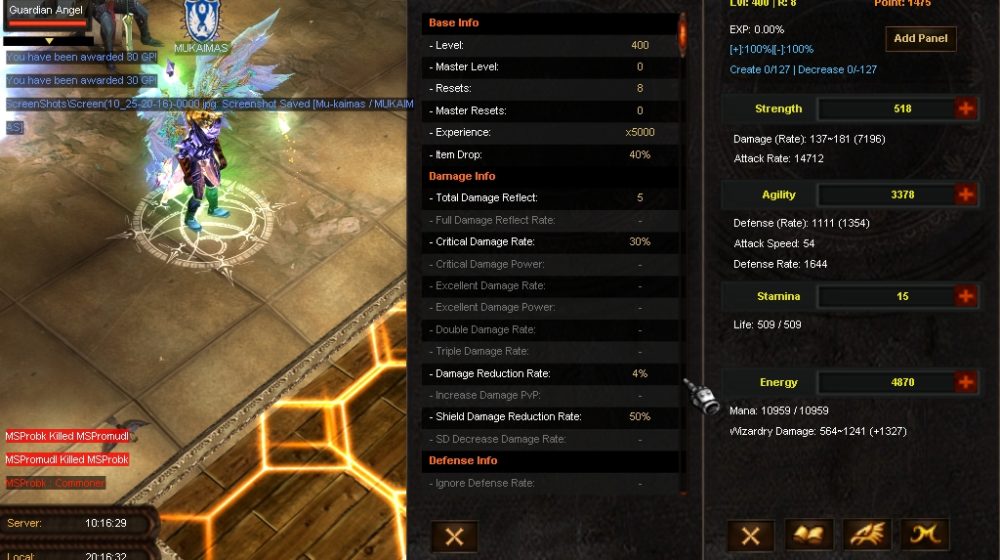The image size is (1000, 560).
Task: Add a point to Energy
Action: pos(966,382)
